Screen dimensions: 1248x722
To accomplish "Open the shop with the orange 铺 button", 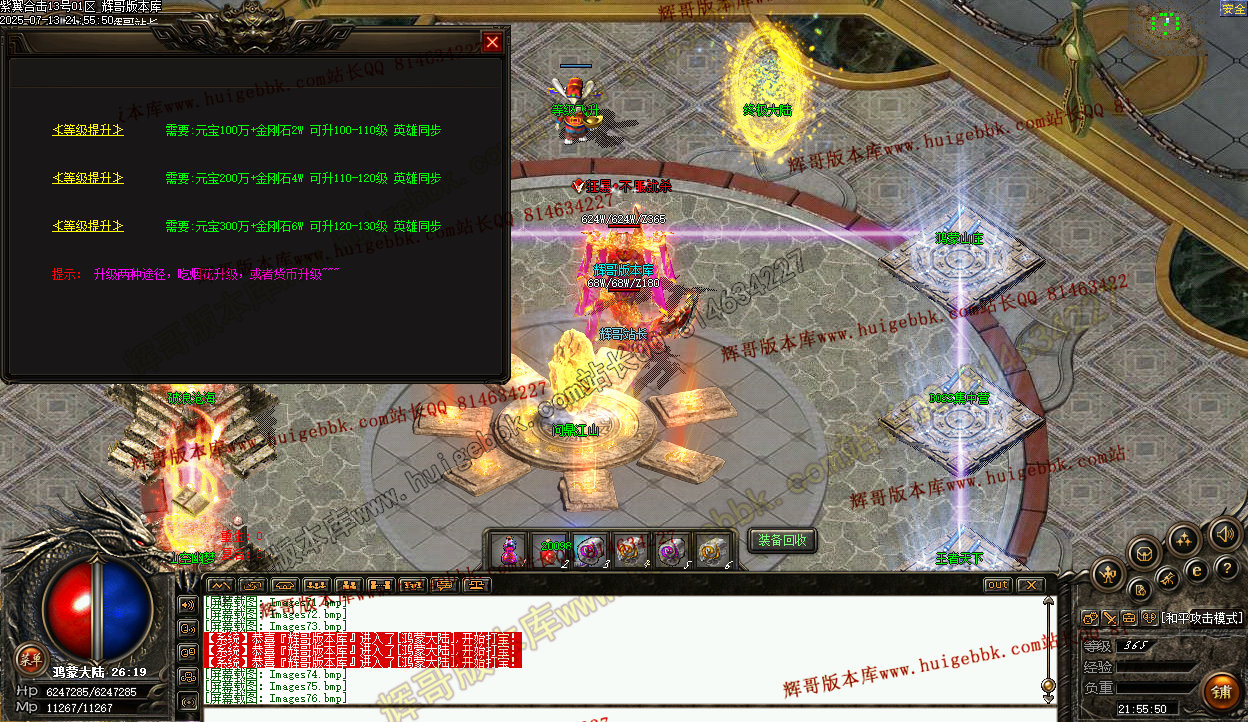I will 1221,691.
